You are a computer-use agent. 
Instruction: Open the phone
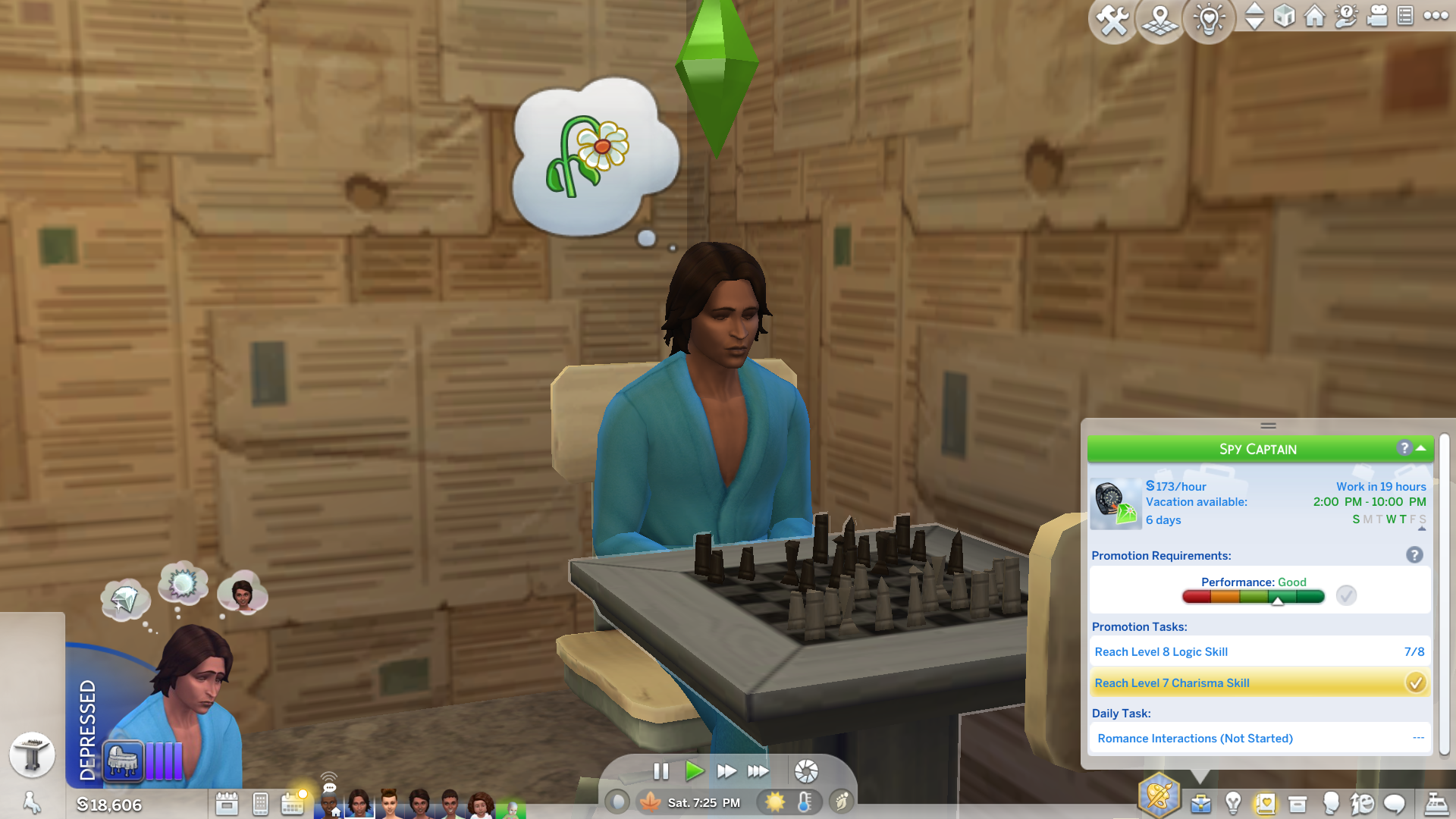coord(260,803)
